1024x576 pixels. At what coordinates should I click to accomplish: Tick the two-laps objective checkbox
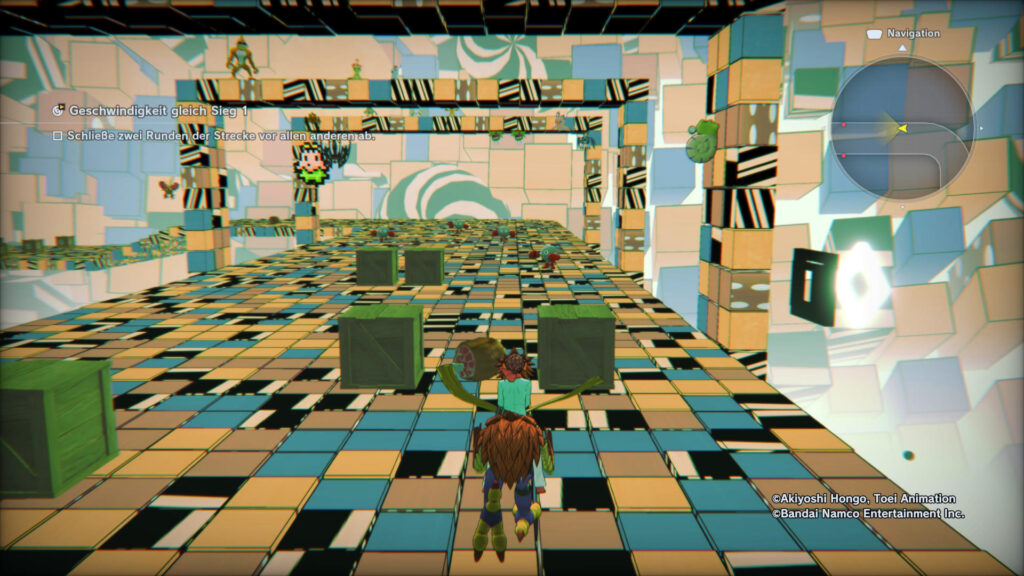pos(58,135)
